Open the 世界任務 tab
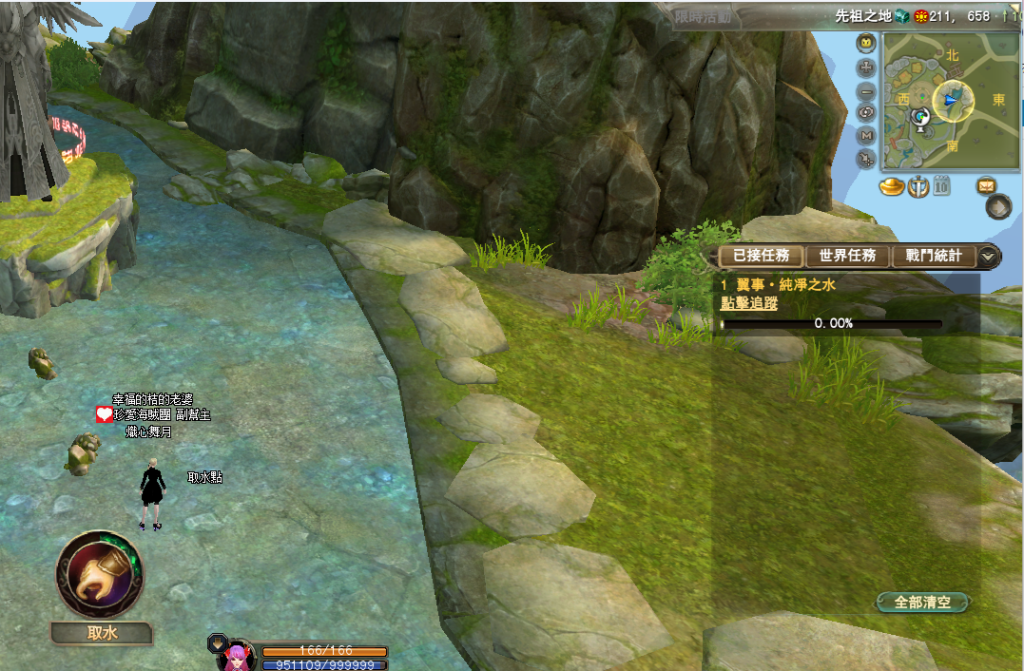This screenshot has height=671, width=1024. [847, 256]
